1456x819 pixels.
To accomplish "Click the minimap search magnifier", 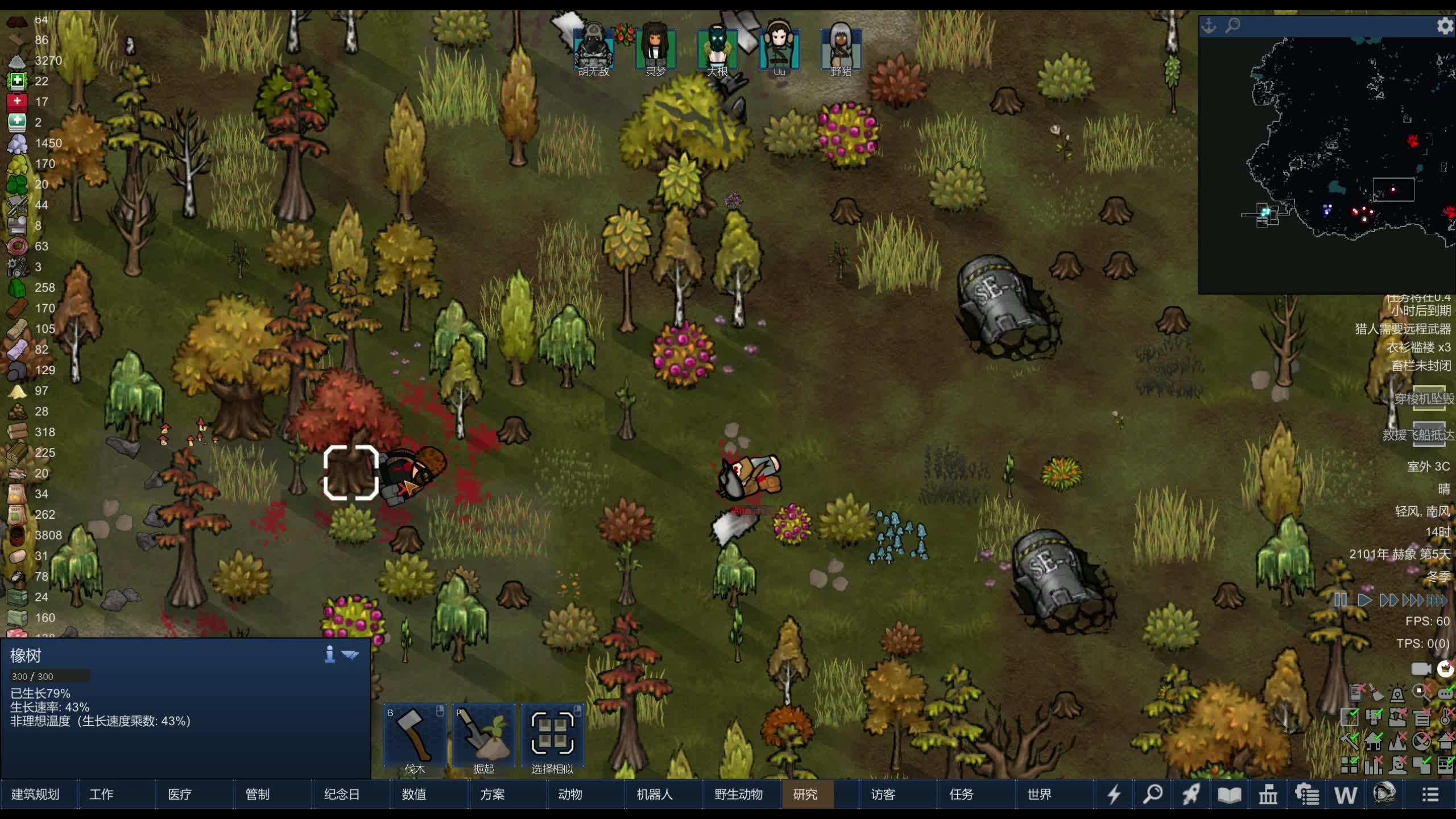I will (x=1232, y=26).
